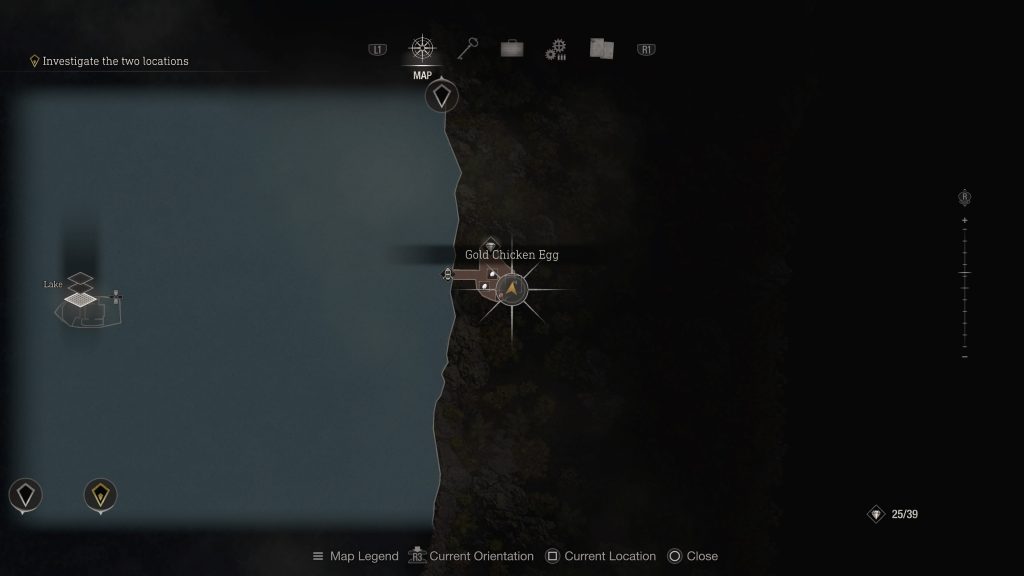
Task: Open the attaché case tab
Action: click(512, 49)
